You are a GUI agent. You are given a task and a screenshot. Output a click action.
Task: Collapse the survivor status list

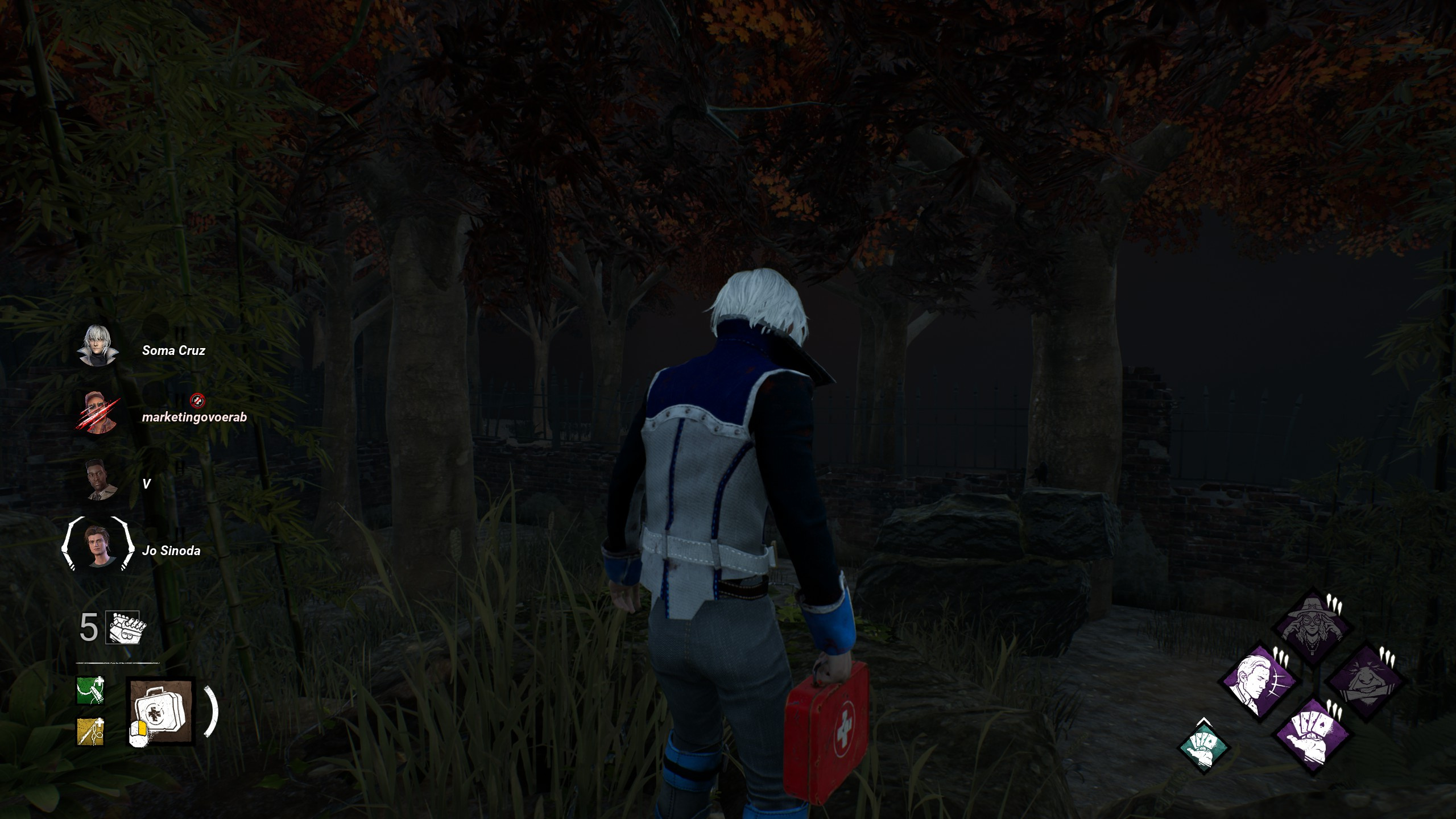142,449
